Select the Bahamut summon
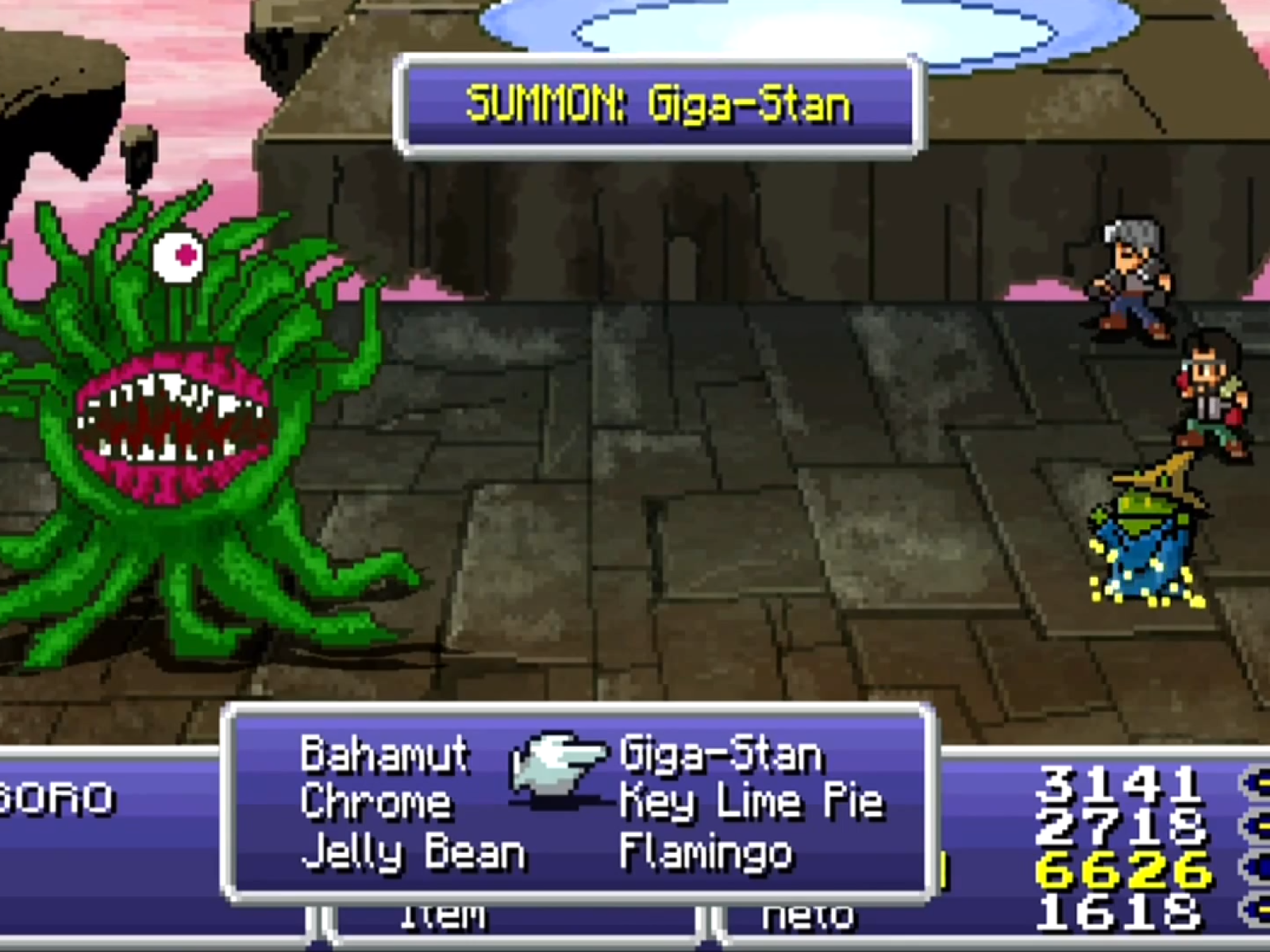The image size is (1270, 952). (x=384, y=754)
